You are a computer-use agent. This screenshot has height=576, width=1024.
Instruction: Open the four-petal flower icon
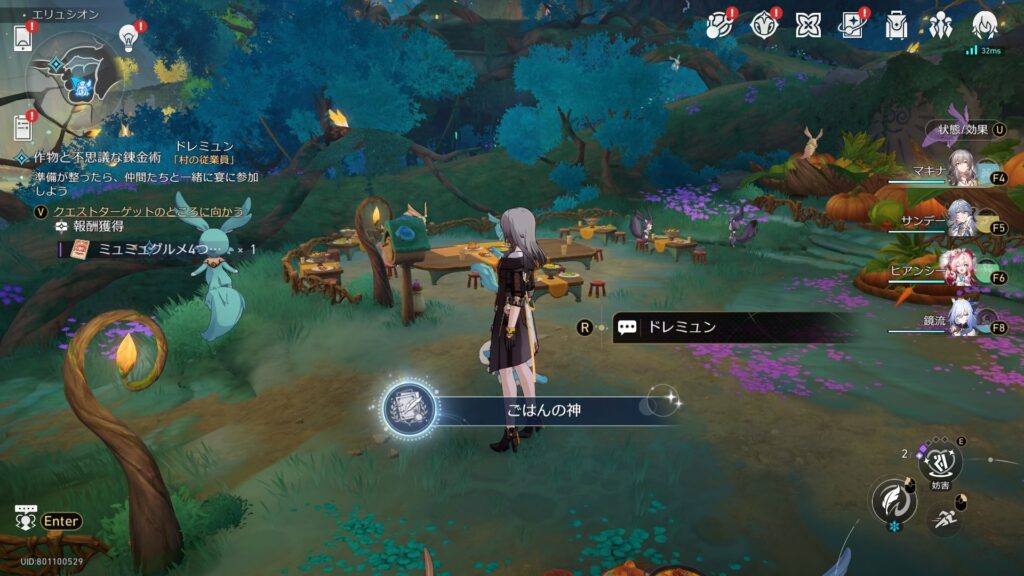pos(808,26)
